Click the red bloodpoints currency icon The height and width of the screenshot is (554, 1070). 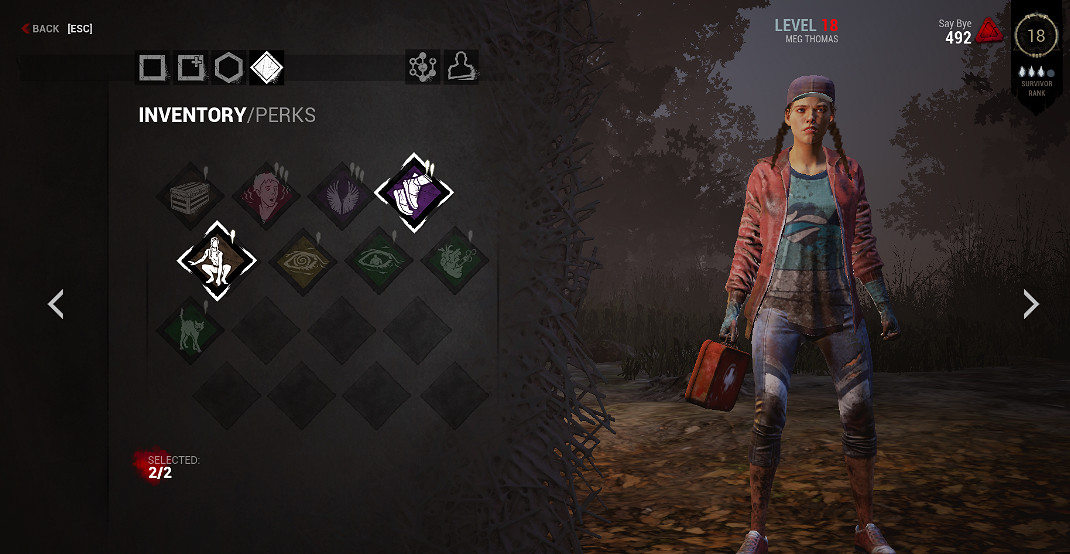[x=989, y=31]
